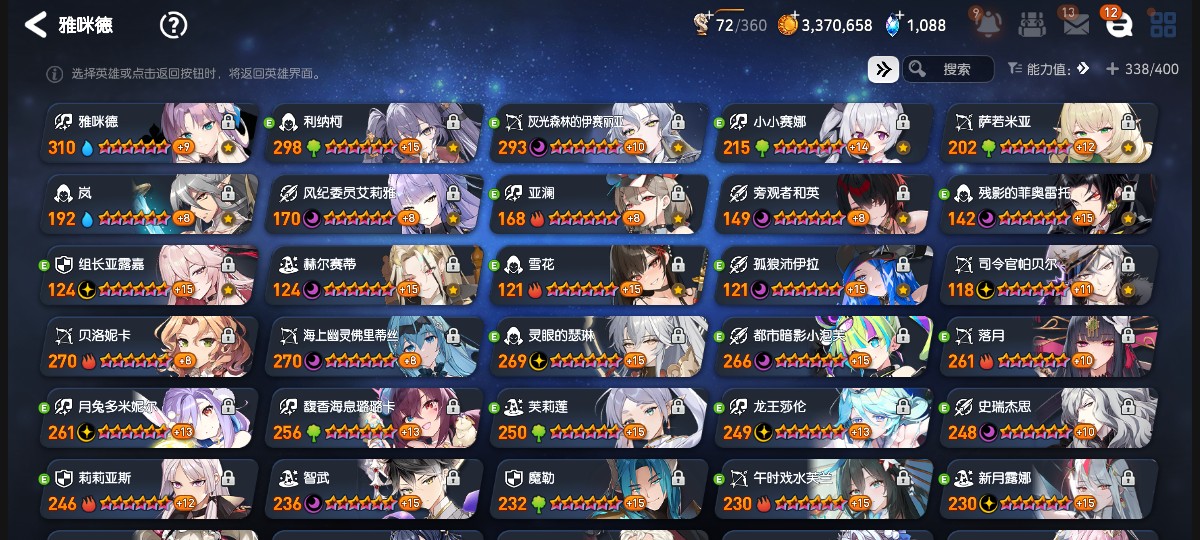Open the backpack inventory icon
Viewport: 1200px width, 540px height.
[1033, 25]
